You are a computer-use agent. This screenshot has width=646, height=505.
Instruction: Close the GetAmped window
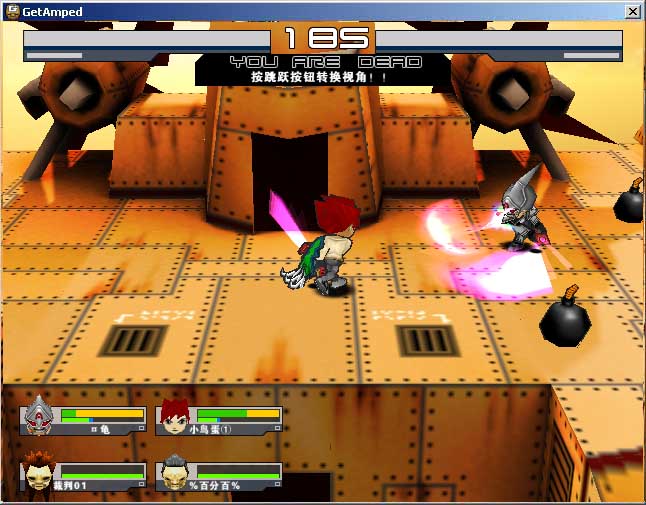[632, 11]
